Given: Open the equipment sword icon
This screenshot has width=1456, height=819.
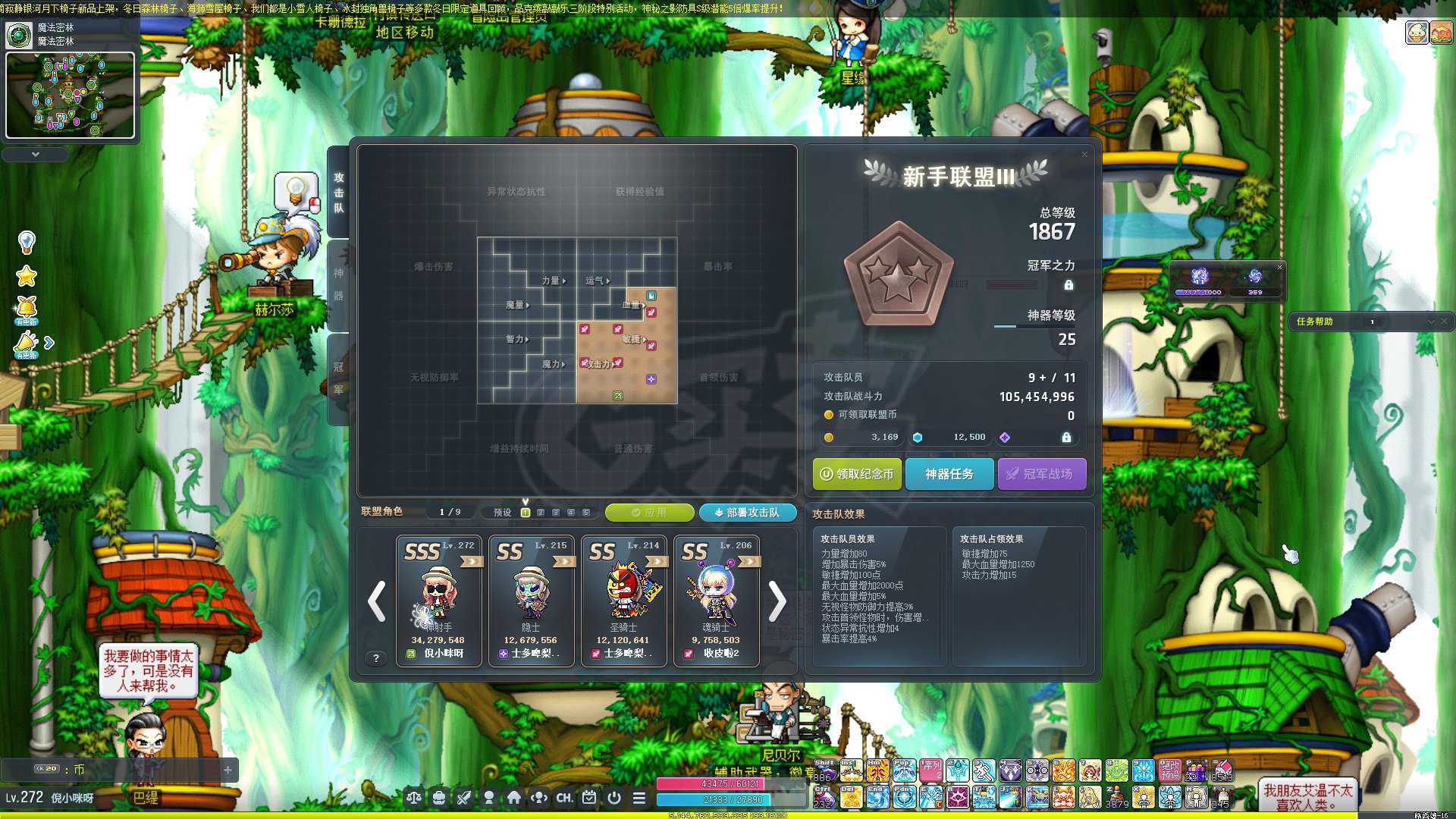Looking at the screenshot, I should click(464, 798).
